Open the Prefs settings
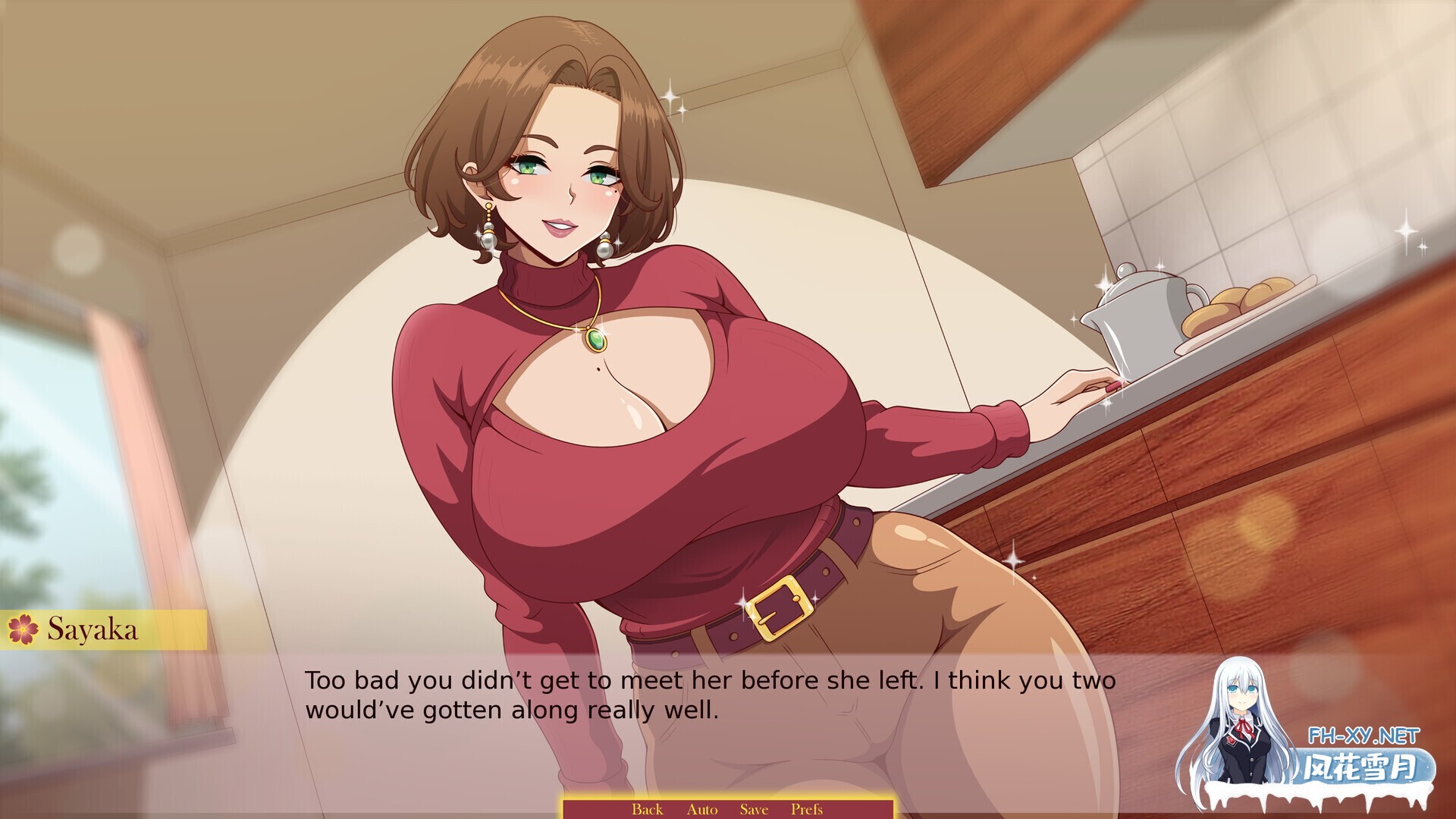The image size is (1456, 819). point(806,809)
